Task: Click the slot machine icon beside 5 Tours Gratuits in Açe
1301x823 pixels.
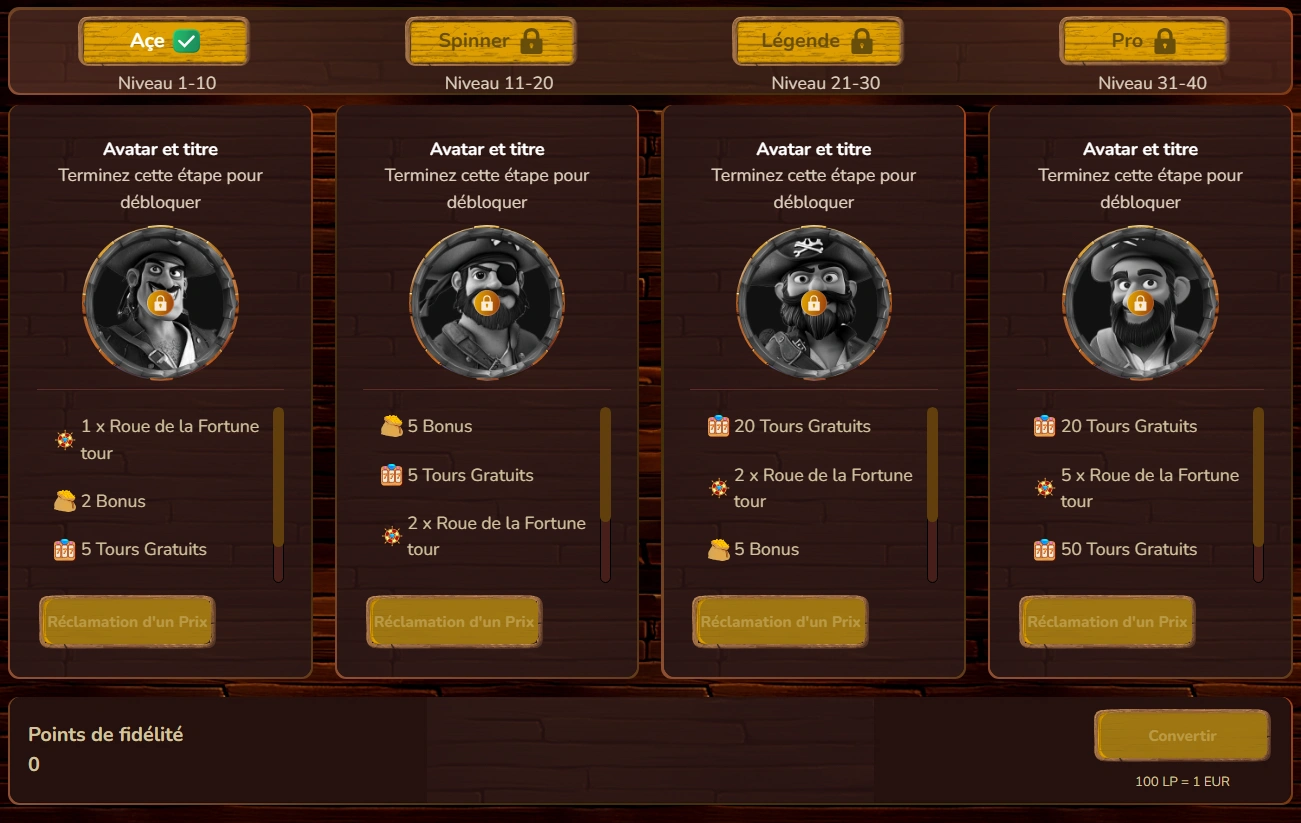Action: click(63, 549)
